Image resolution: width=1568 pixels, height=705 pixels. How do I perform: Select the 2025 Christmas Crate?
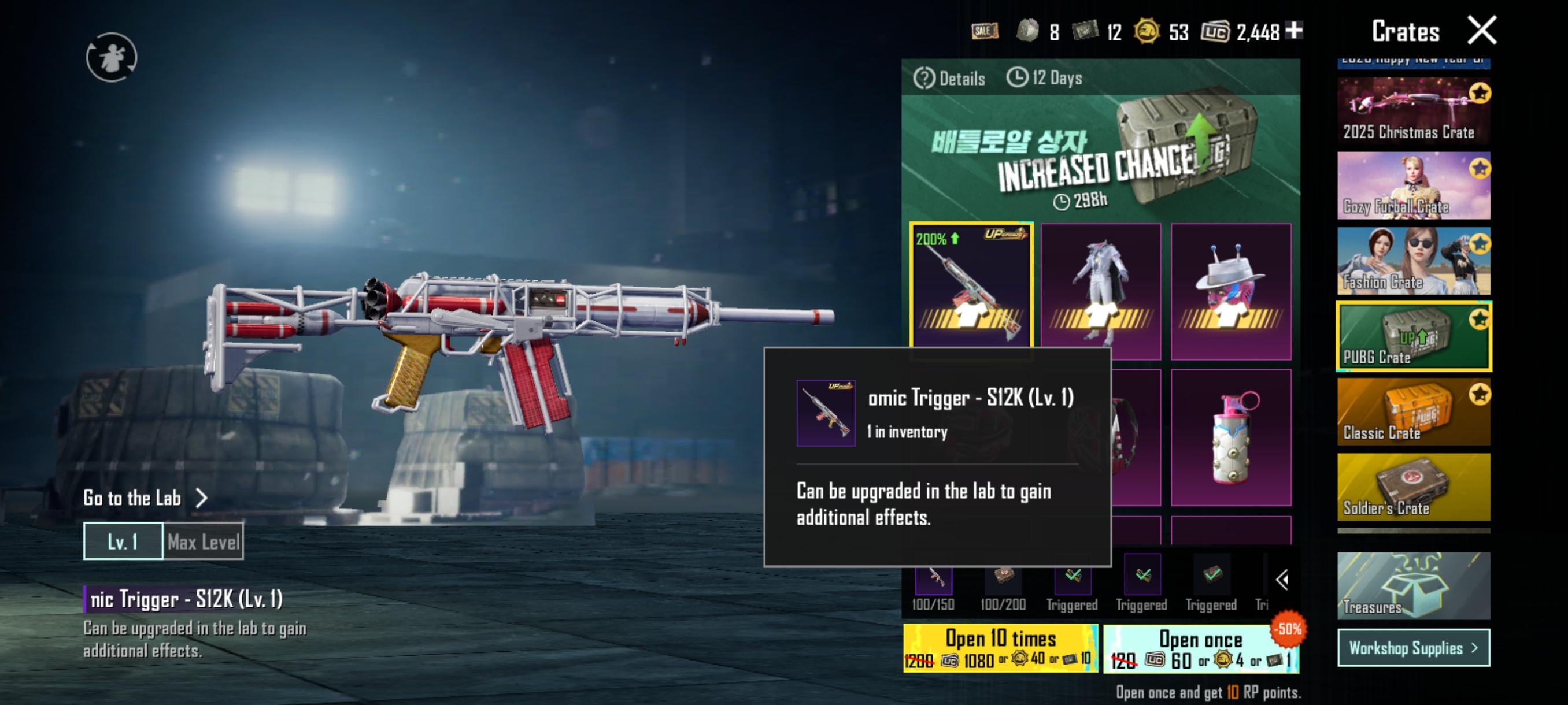pyautogui.click(x=1413, y=111)
